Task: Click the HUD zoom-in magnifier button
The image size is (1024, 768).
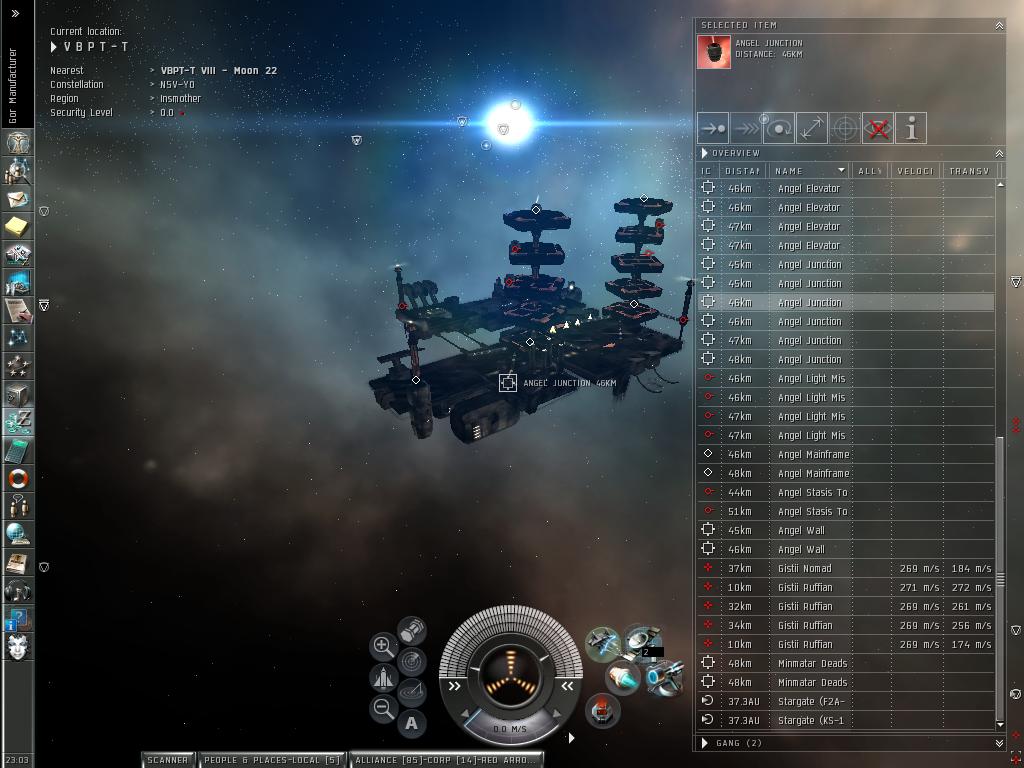Action: (x=383, y=646)
